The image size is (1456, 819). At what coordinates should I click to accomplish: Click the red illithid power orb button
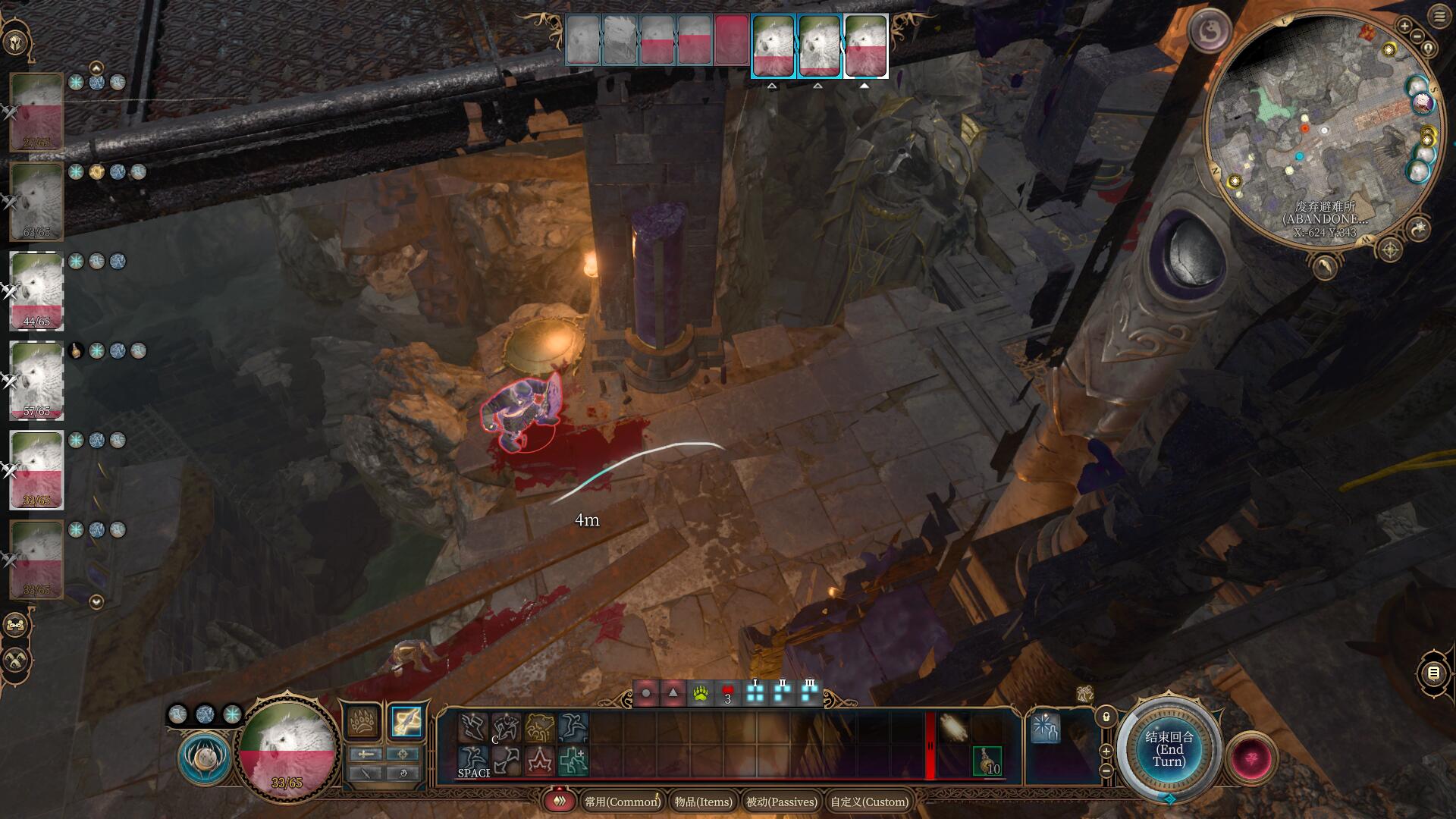(1251, 758)
